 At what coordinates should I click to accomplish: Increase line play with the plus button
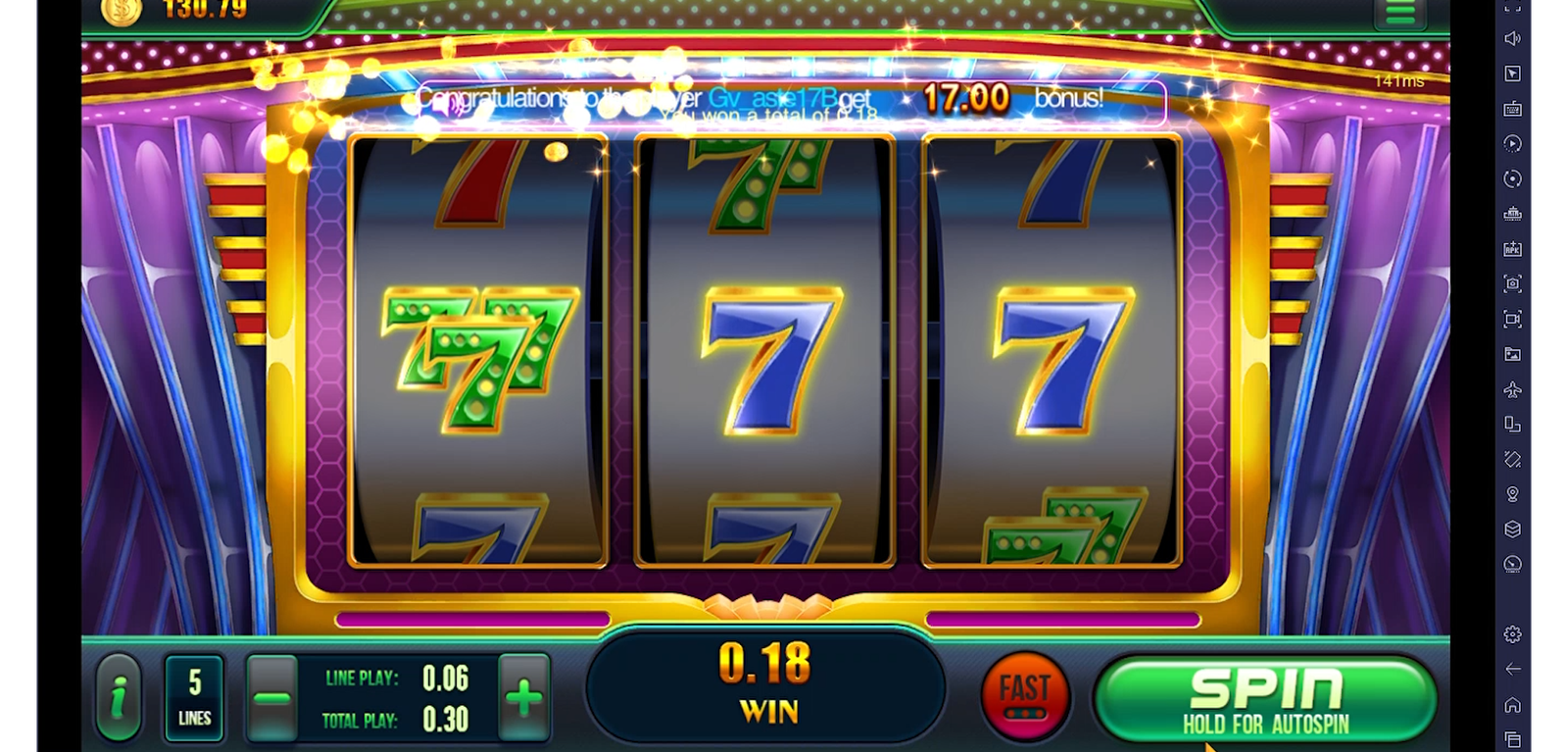click(x=524, y=699)
